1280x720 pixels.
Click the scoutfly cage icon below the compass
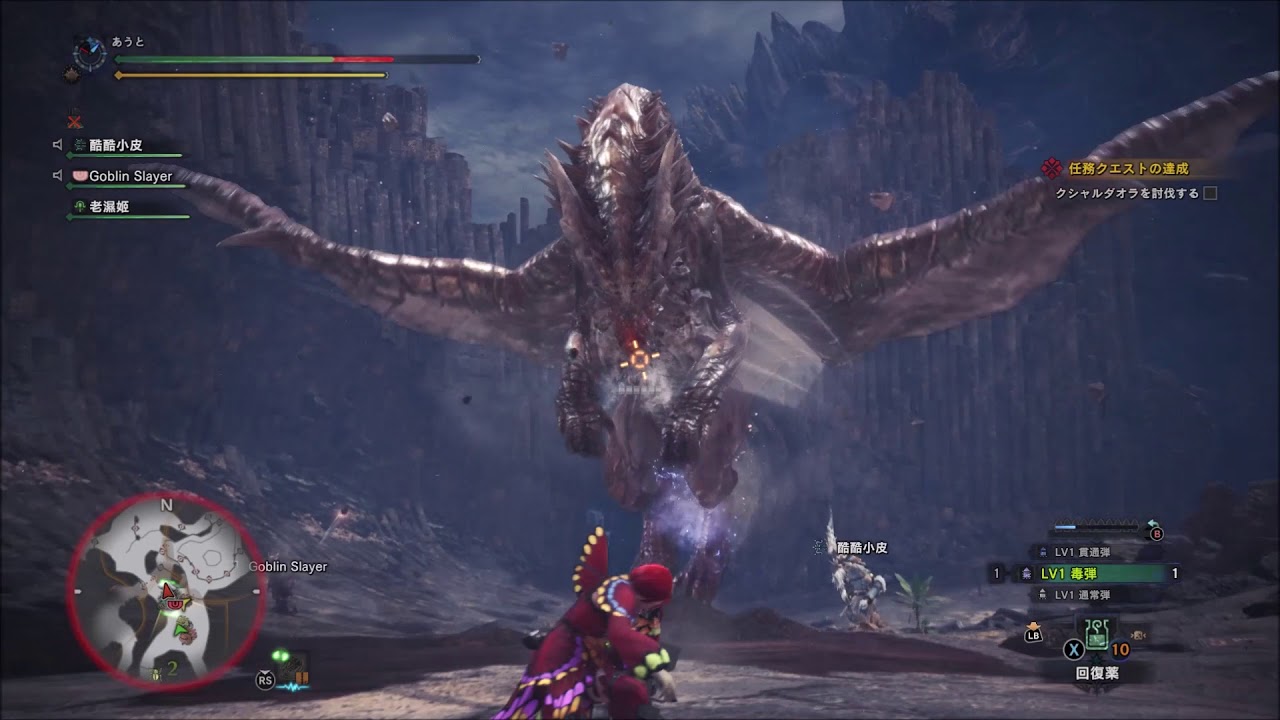[70, 74]
